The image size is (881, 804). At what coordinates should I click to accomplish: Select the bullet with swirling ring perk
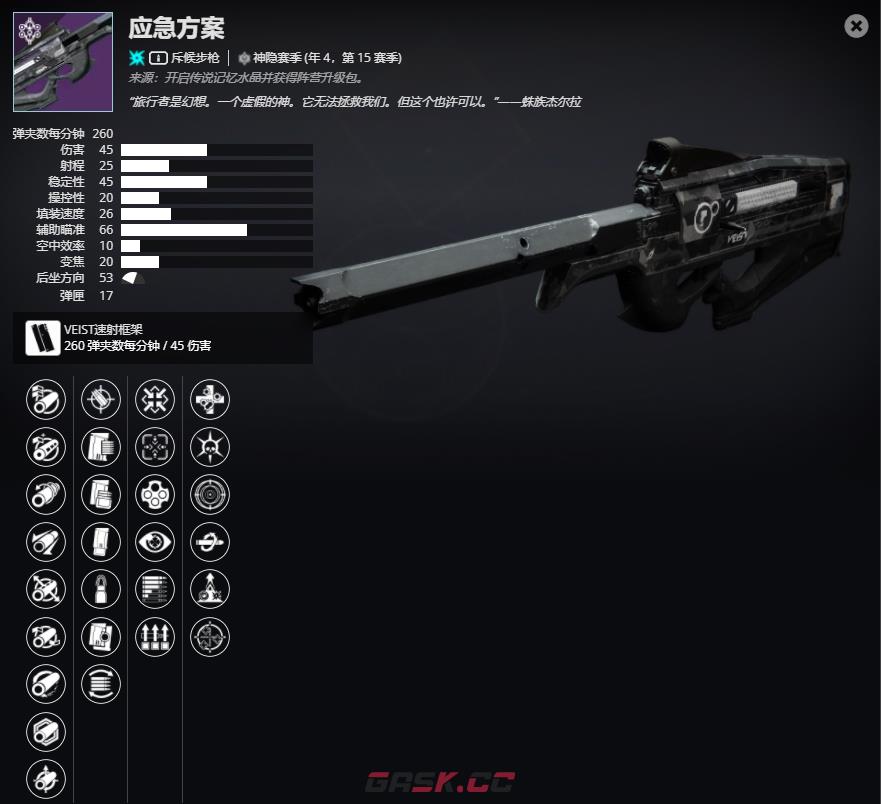(210, 541)
